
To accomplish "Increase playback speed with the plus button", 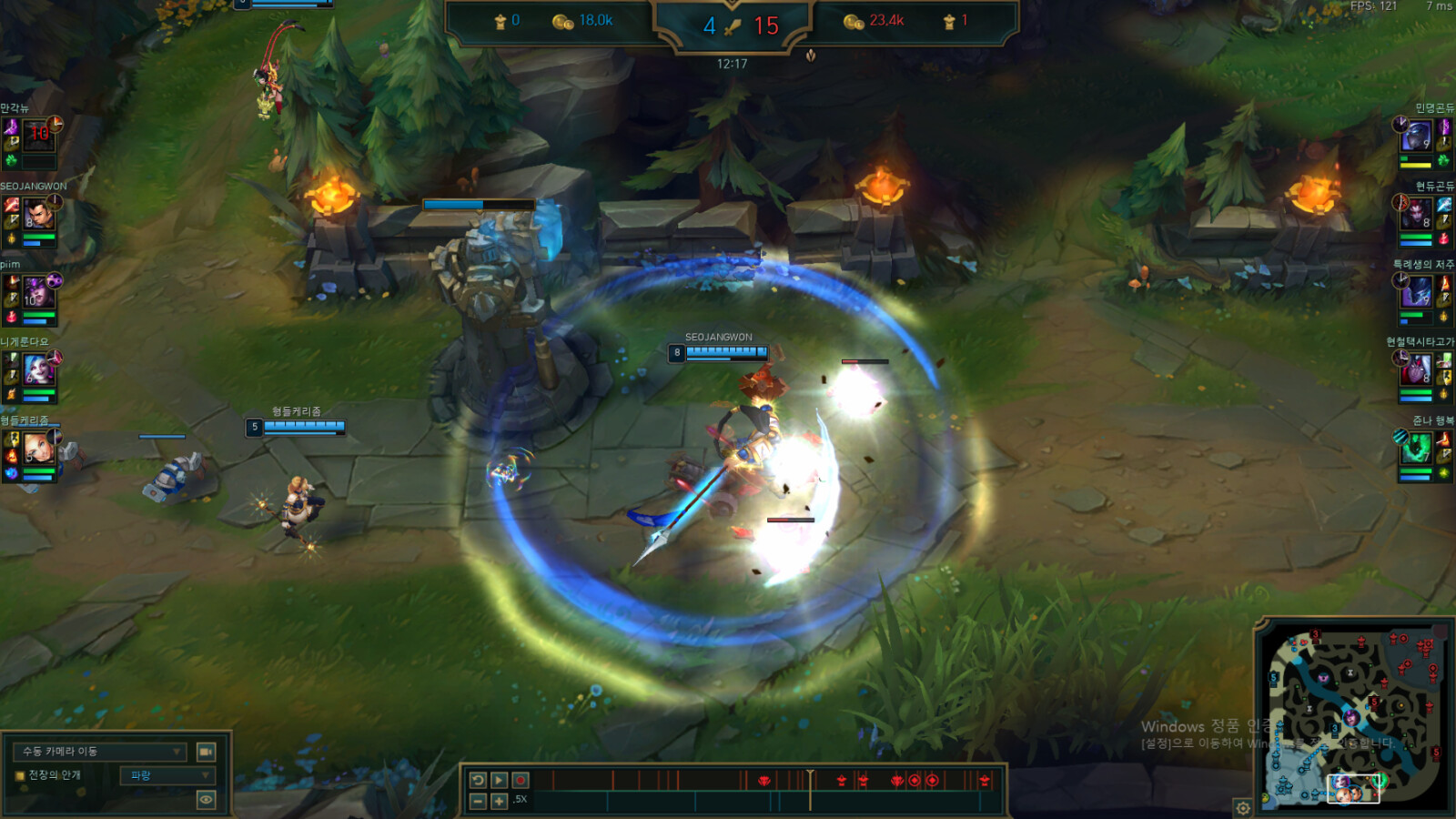I will click(x=500, y=801).
